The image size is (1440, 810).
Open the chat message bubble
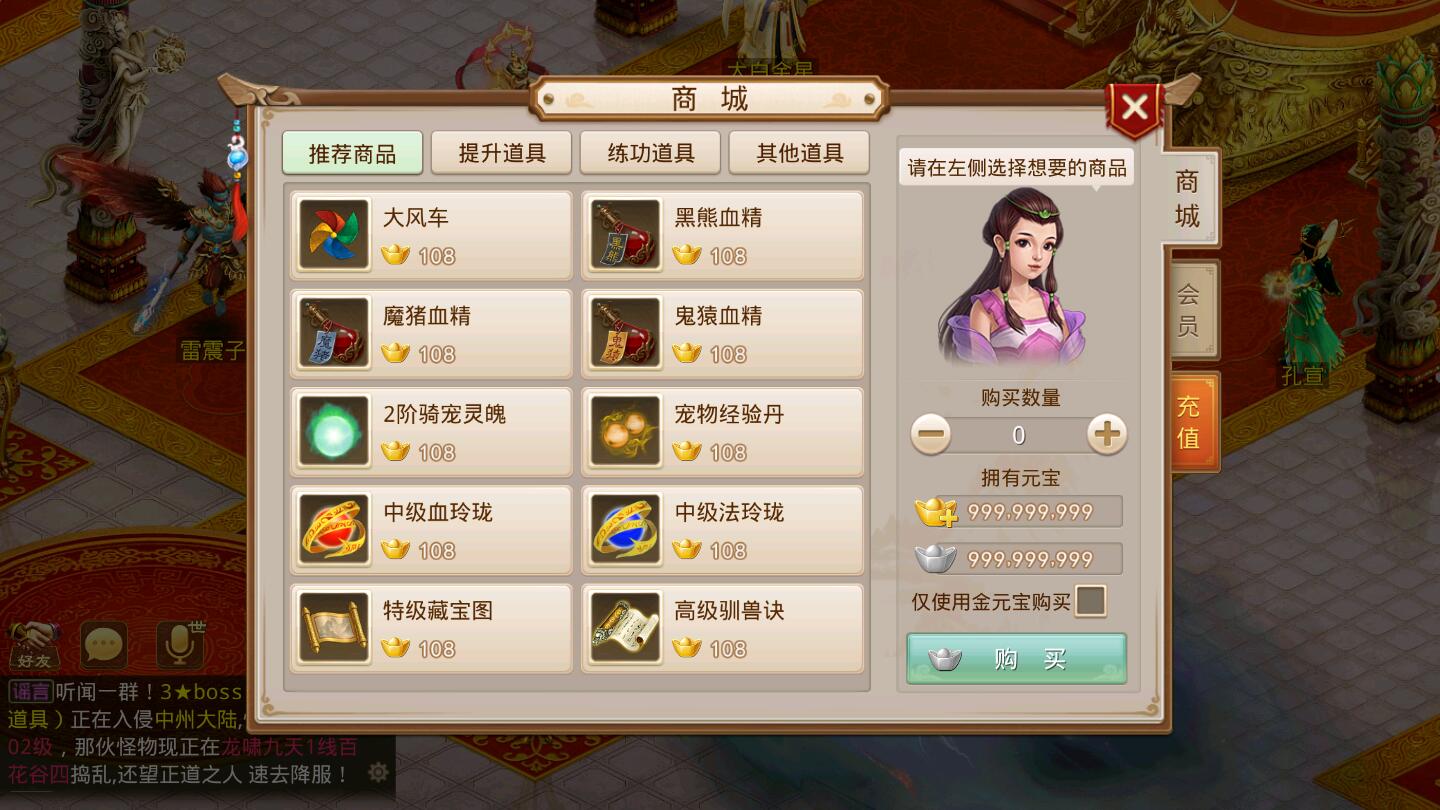(103, 645)
